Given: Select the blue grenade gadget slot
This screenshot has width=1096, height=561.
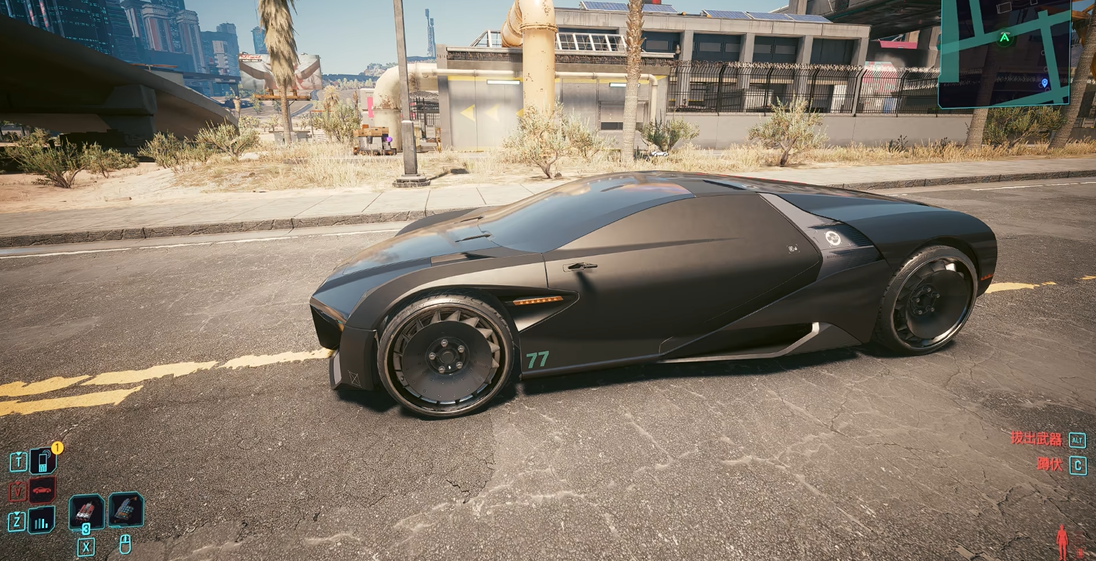Looking at the screenshot, I should [x=125, y=509].
